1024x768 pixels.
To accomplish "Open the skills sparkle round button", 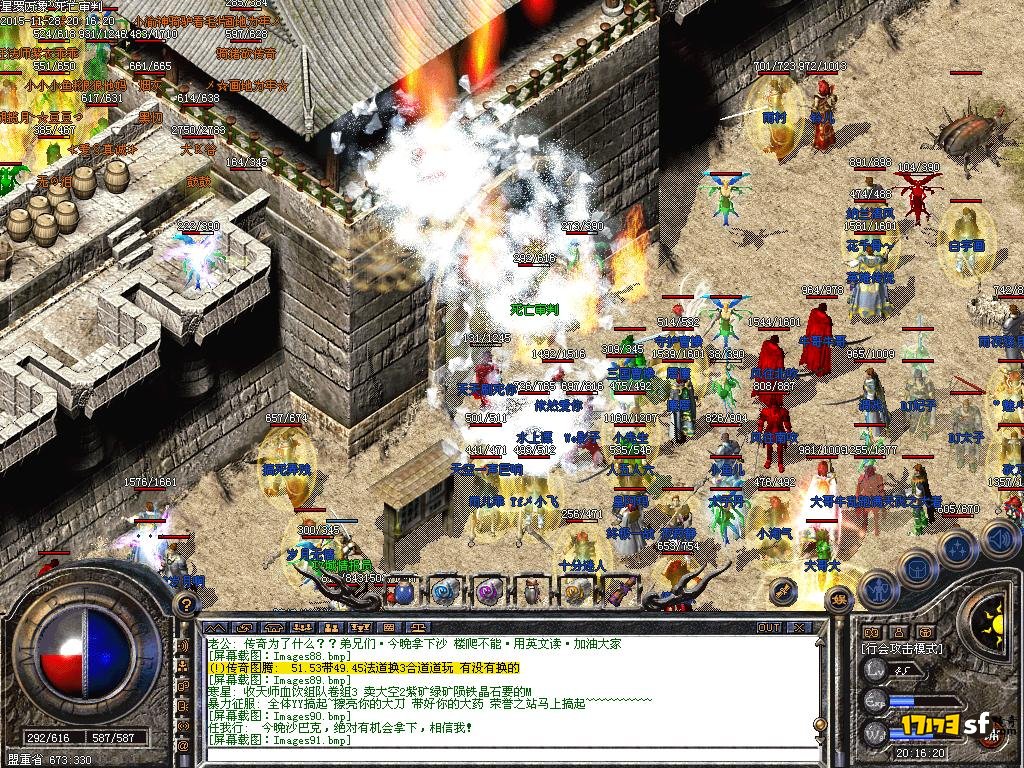I will tap(957, 548).
